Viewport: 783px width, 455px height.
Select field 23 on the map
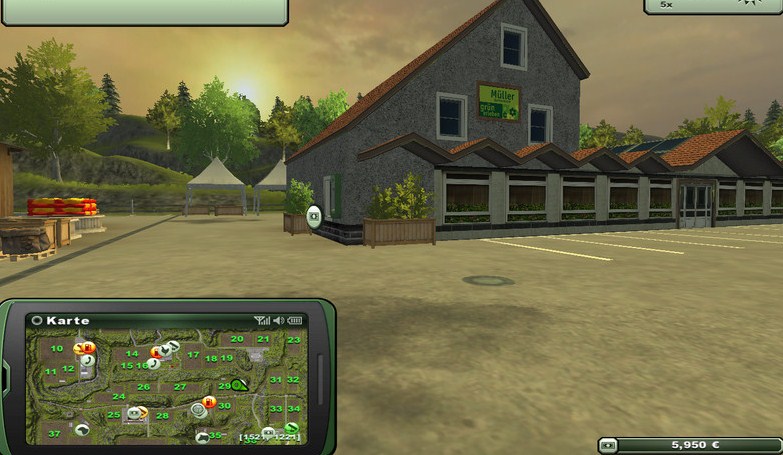[x=294, y=340]
